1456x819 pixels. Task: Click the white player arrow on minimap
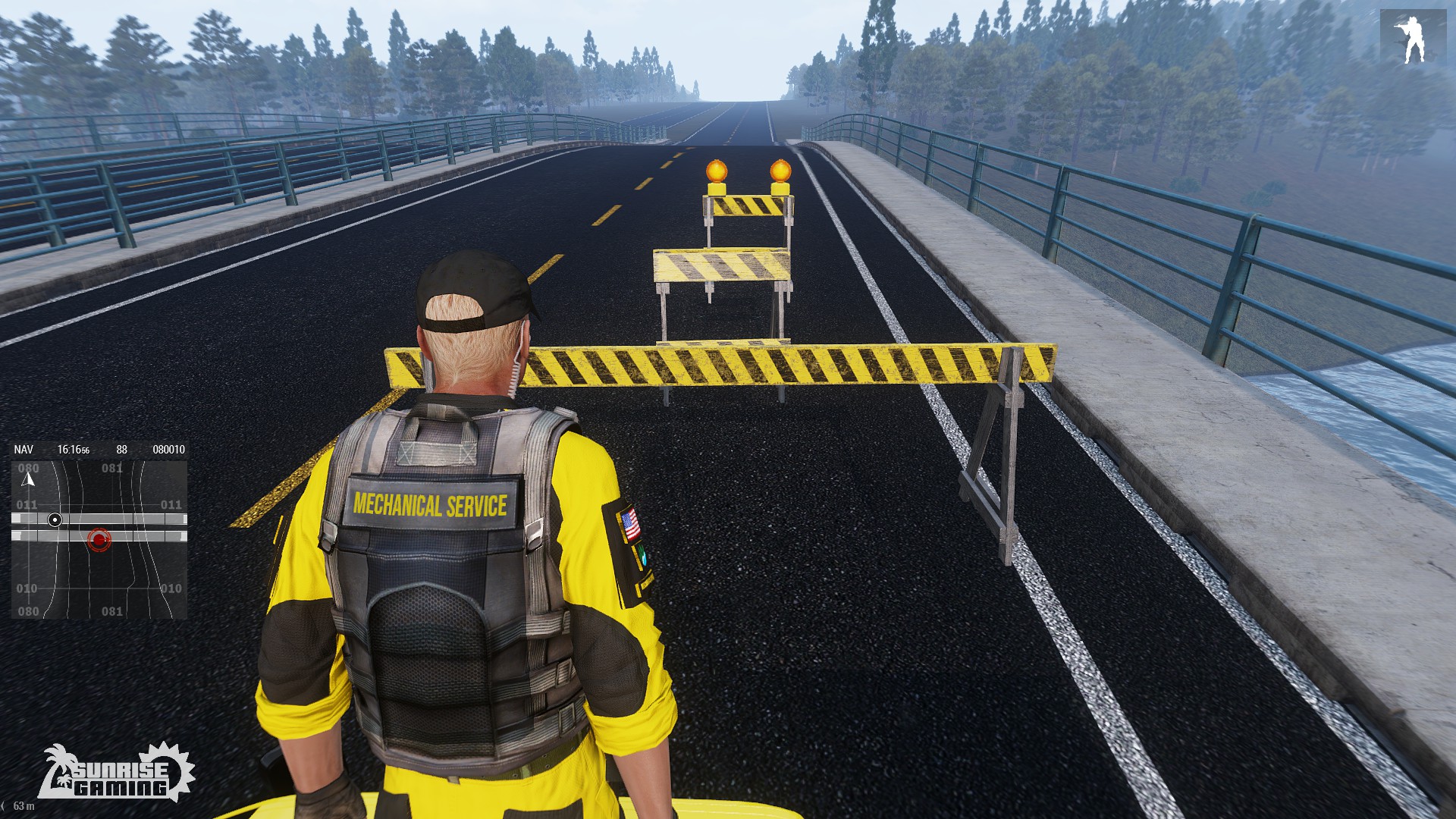pos(29,479)
